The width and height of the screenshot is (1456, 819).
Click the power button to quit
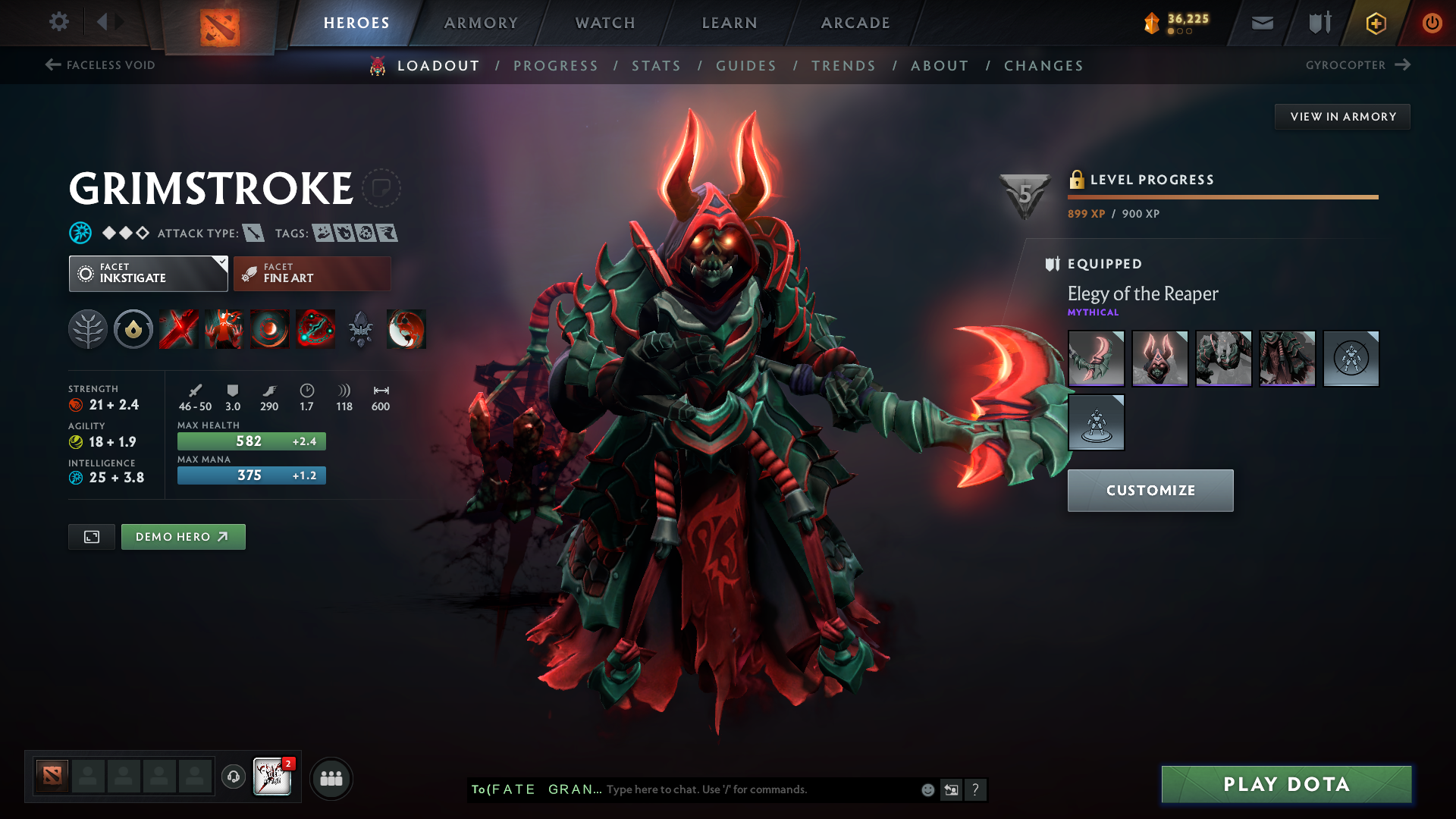coord(1432,23)
